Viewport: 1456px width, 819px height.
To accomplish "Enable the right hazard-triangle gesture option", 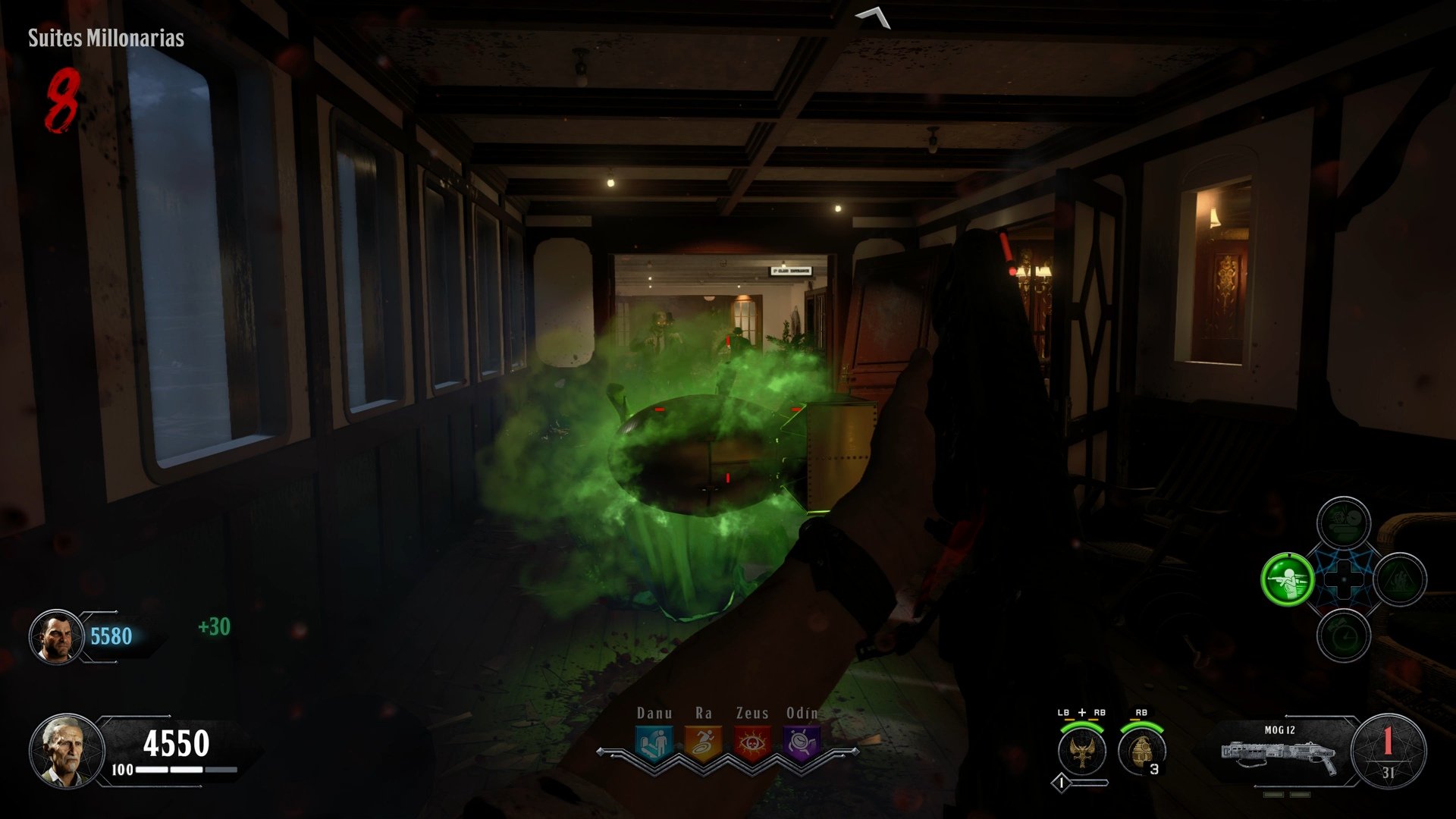I will pyautogui.click(x=1401, y=578).
